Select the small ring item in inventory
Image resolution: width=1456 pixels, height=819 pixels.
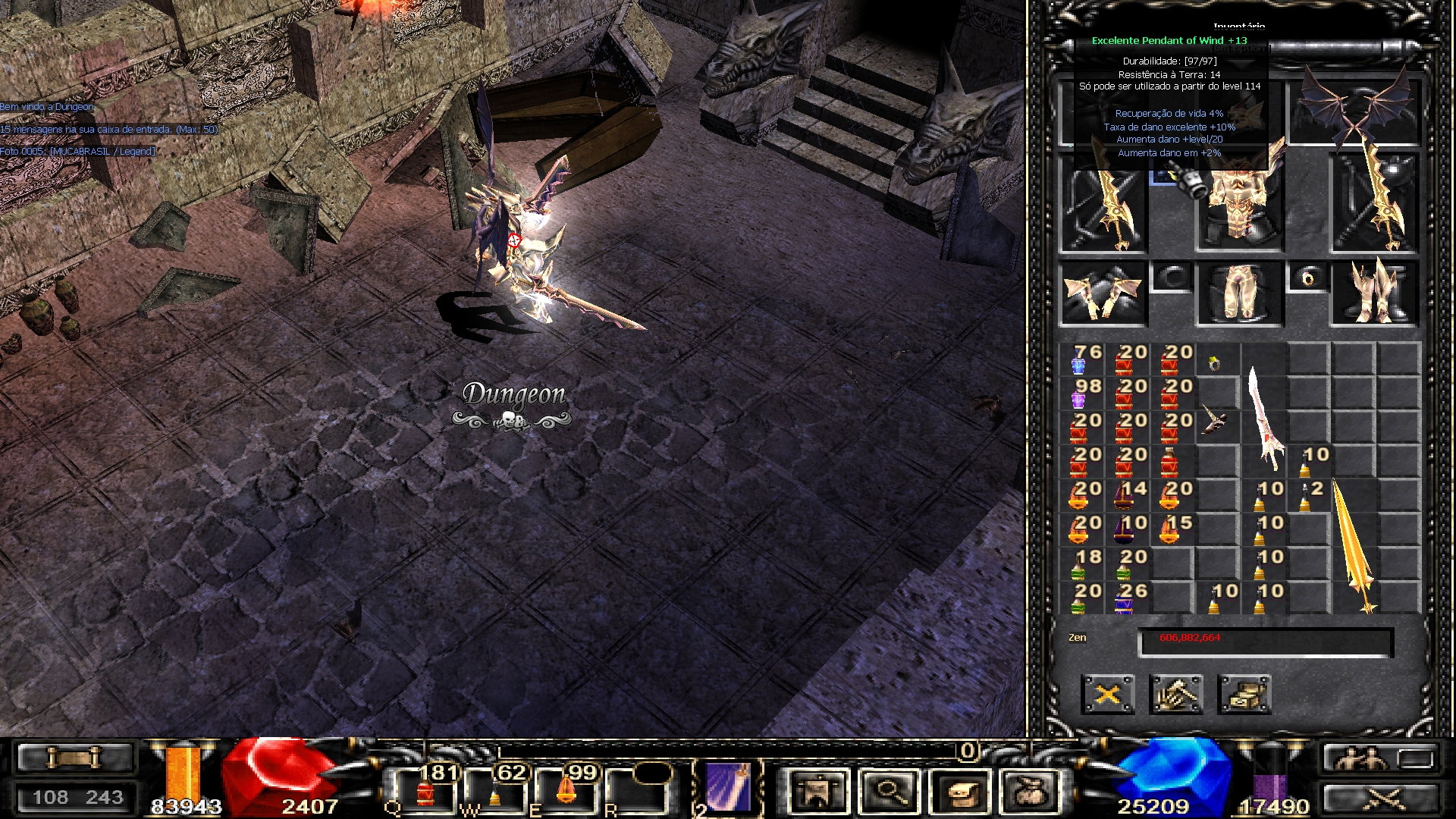pos(1215,362)
